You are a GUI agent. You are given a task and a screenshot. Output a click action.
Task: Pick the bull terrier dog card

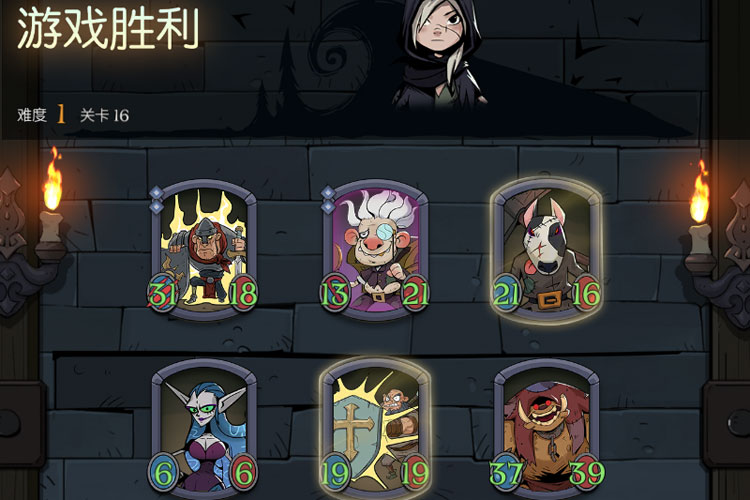click(545, 247)
